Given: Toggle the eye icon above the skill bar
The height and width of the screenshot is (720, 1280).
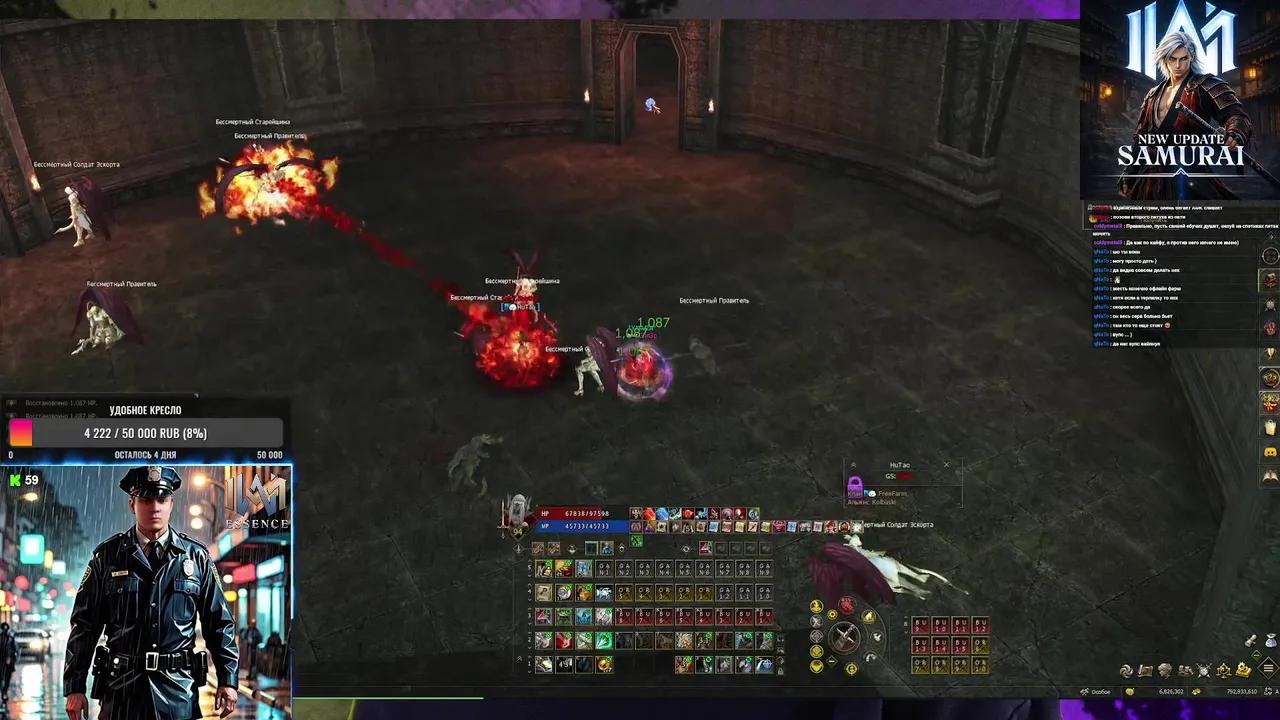Looking at the screenshot, I should 684,548.
